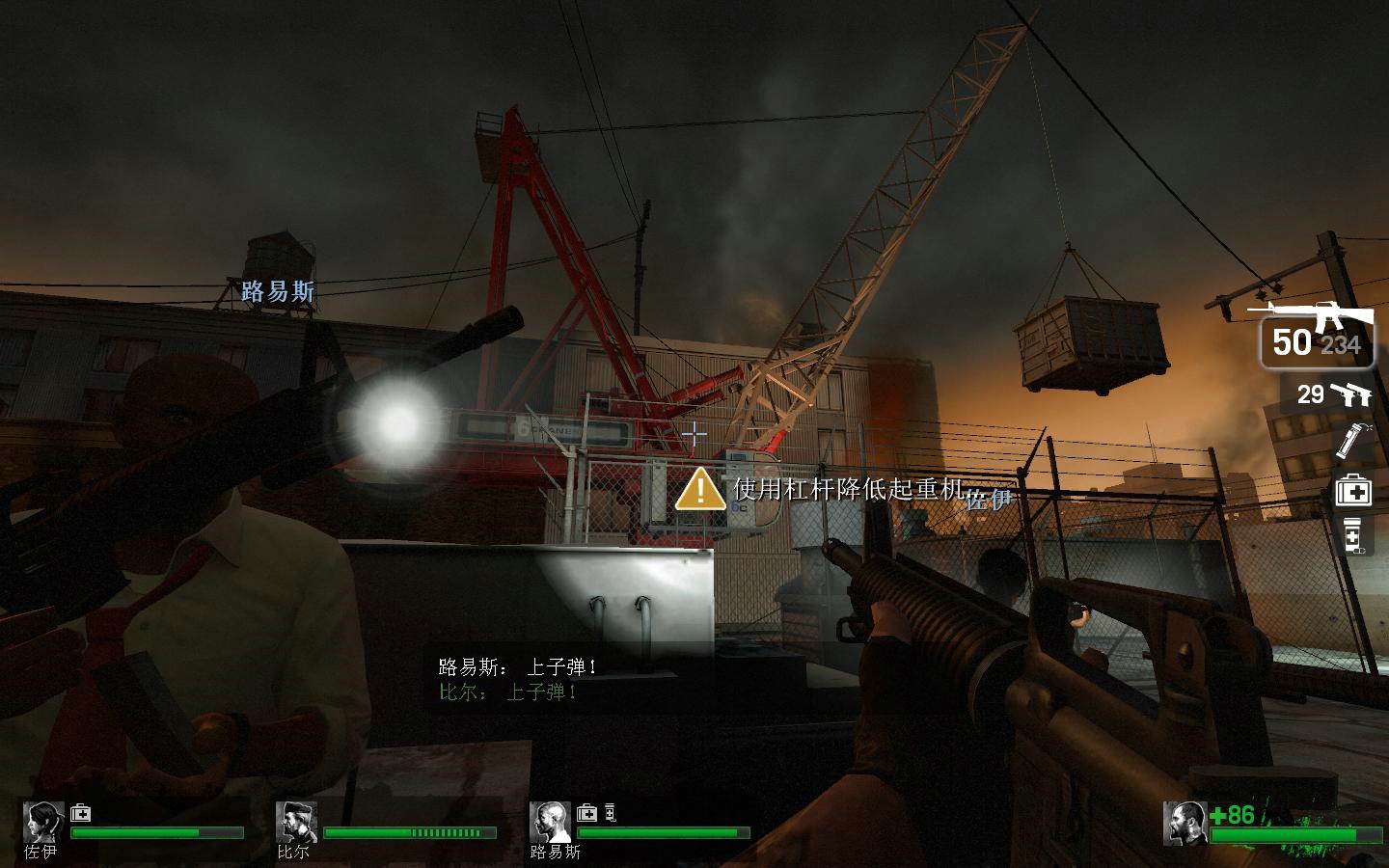Pick the pain pills slot

1352,536
